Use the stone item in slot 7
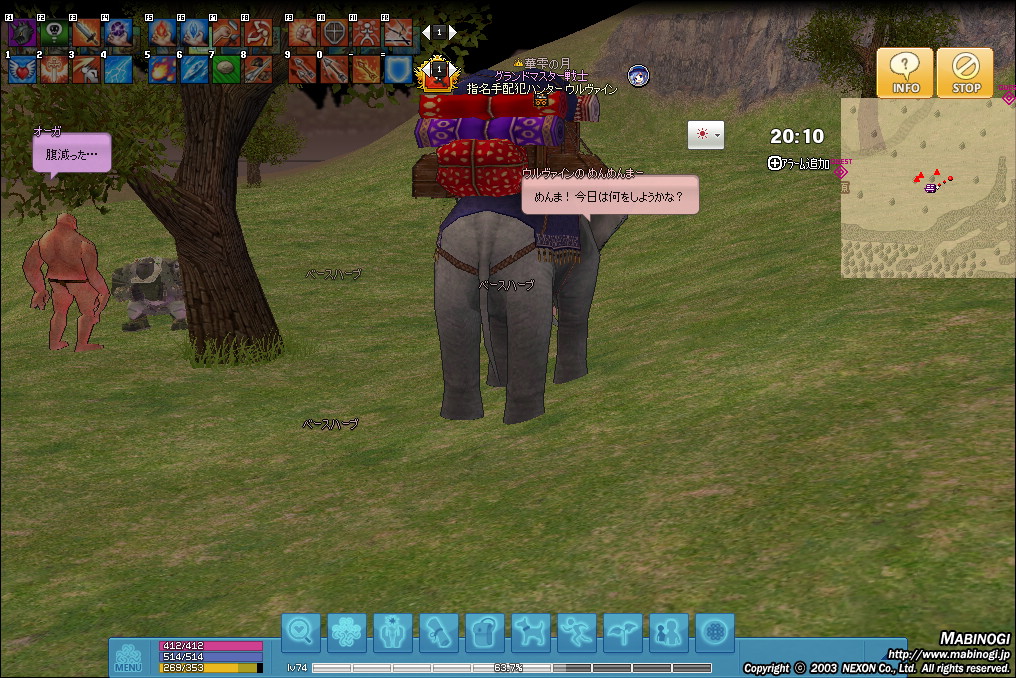The image size is (1016, 678). (226, 69)
